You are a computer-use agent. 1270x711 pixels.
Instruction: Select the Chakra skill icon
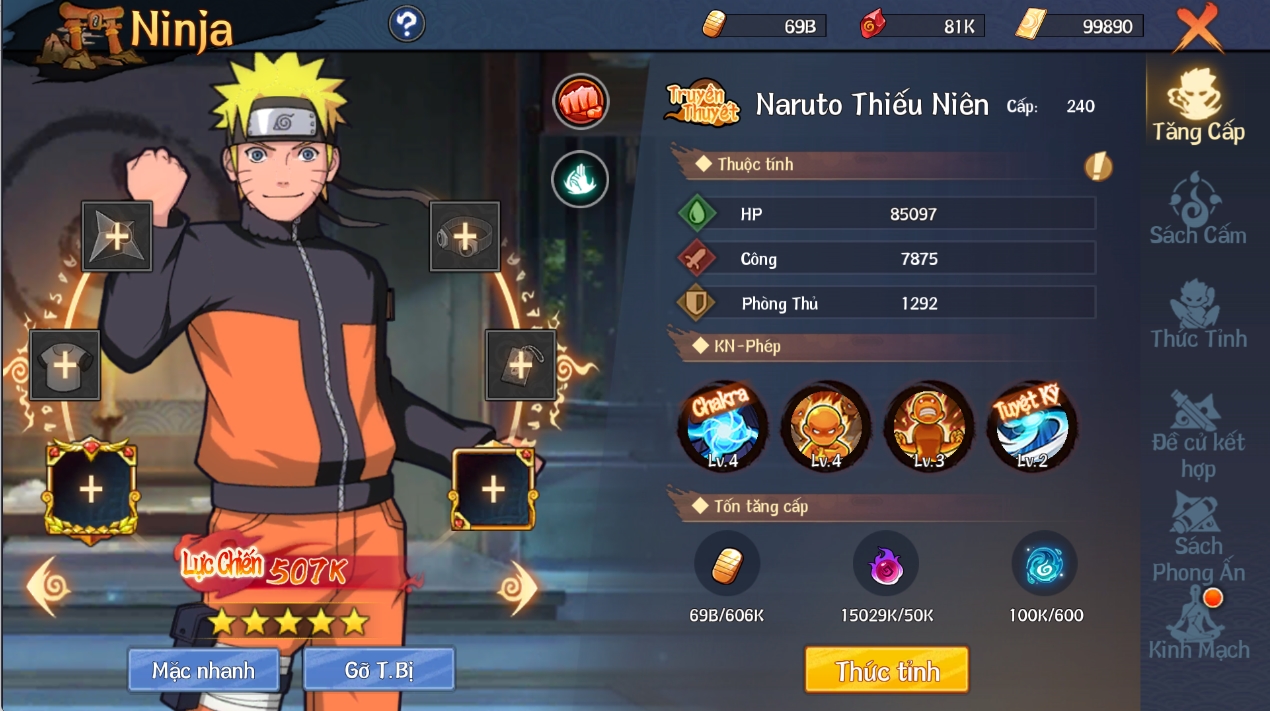[x=722, y=427]
